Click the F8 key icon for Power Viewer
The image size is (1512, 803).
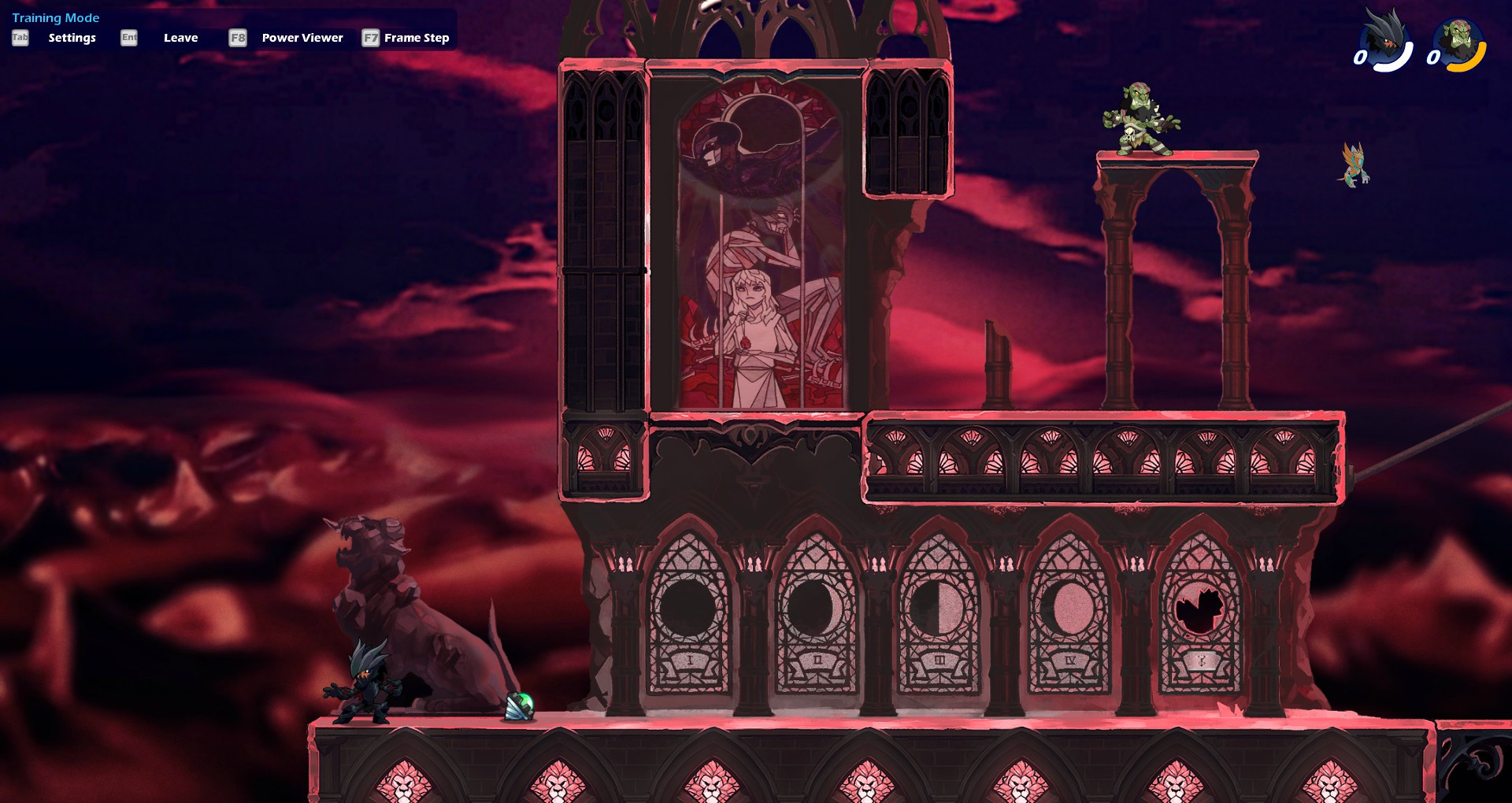tap(238, 37)
